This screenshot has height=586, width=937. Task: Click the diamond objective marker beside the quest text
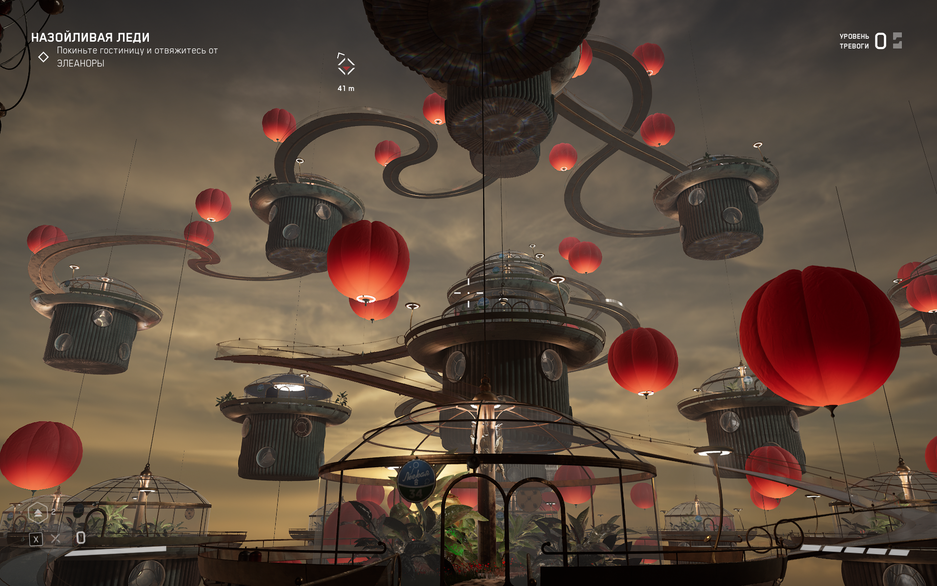tap(43, 57)
